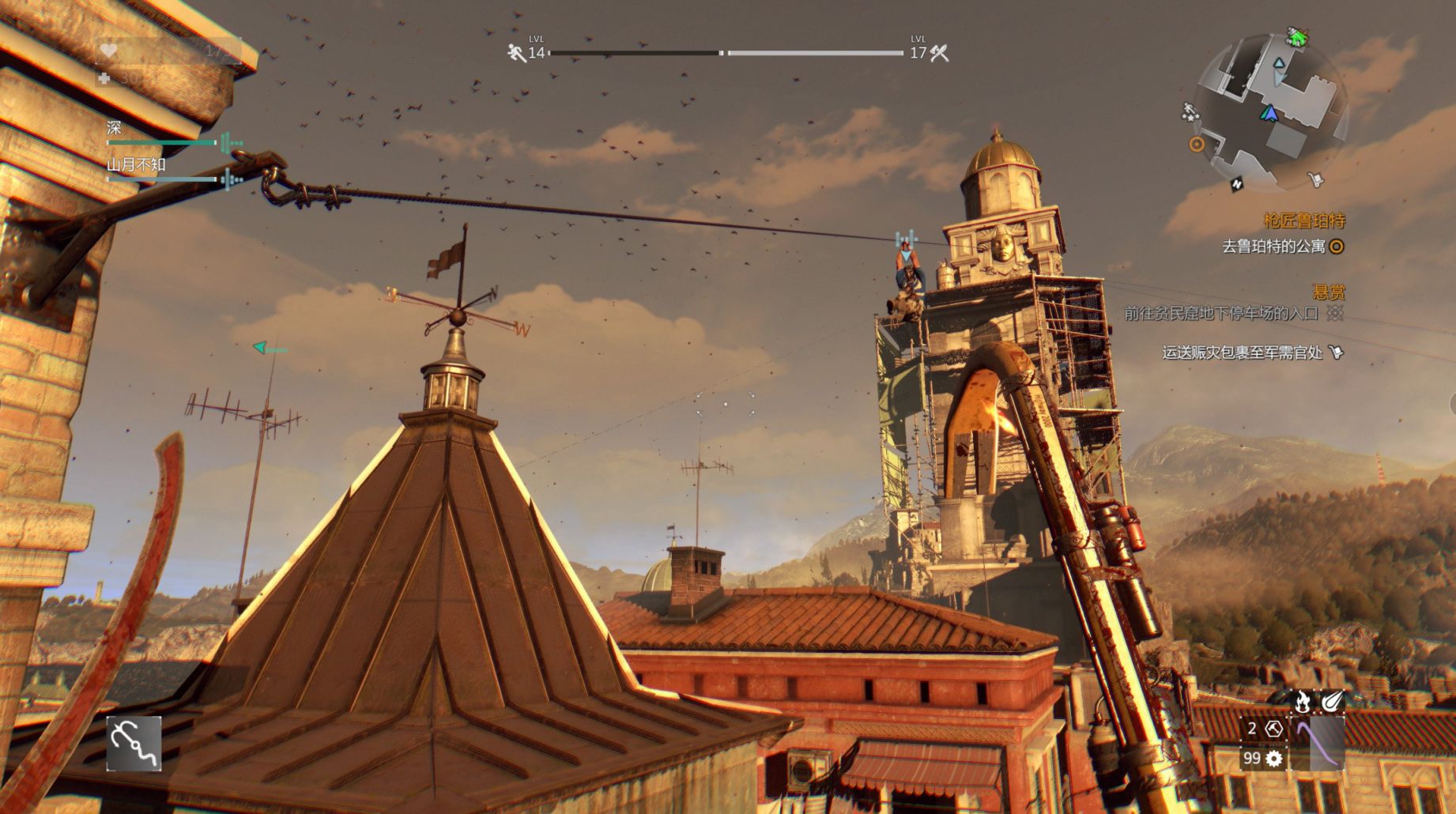
Task: Select the grappling hook icon
Action: (x=134, y=743)
